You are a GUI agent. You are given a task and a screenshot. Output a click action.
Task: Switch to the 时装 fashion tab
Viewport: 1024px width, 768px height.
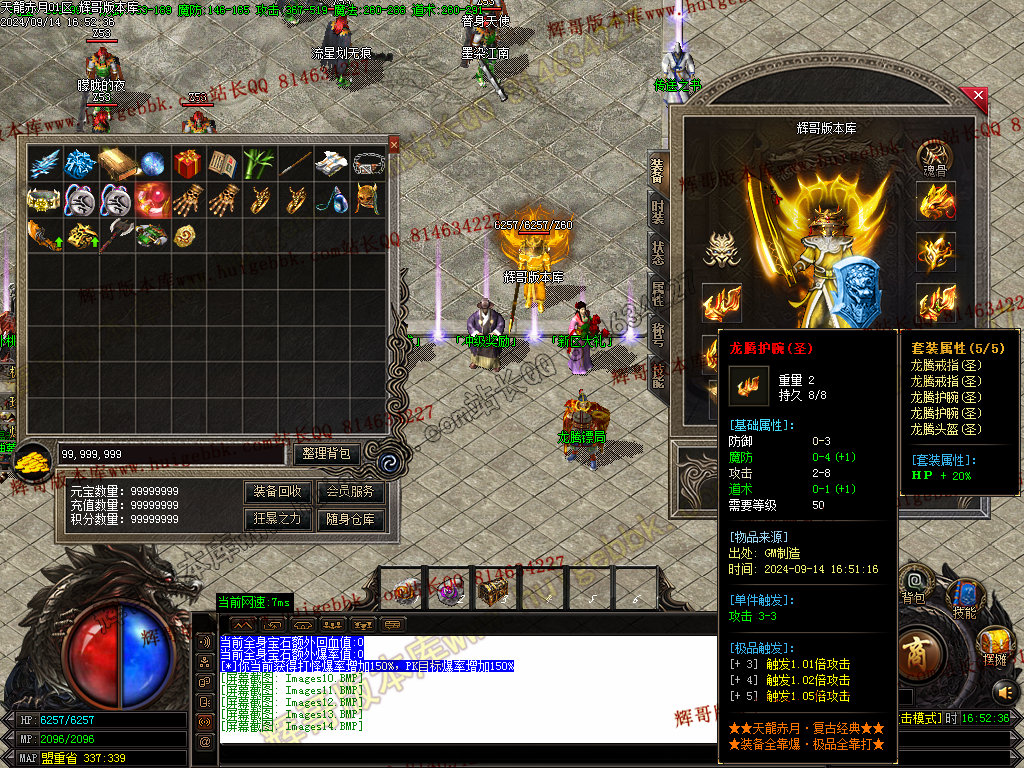click(x=657, y=211)
